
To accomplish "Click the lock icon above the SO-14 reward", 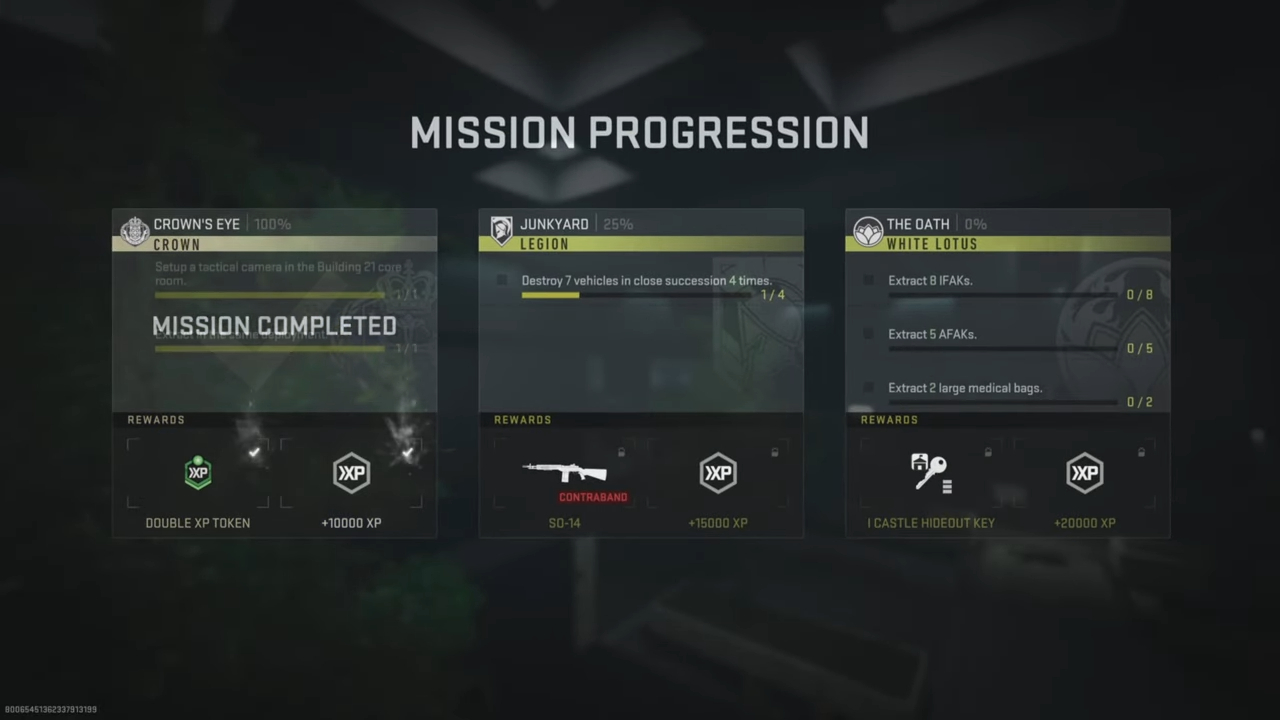I will [x=621, y=453].
